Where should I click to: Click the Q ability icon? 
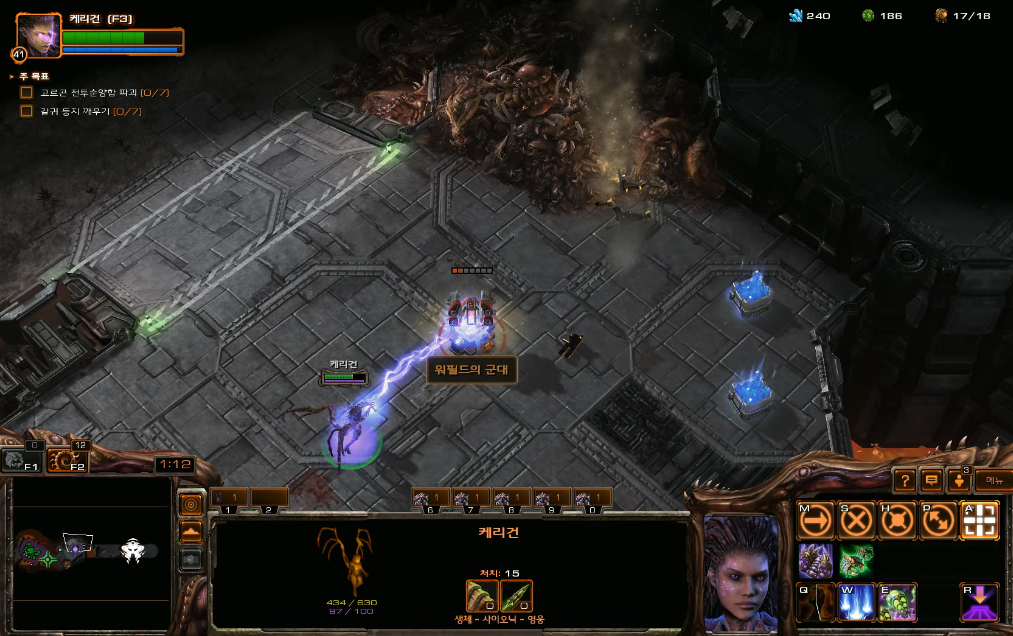tap(815, 602)
